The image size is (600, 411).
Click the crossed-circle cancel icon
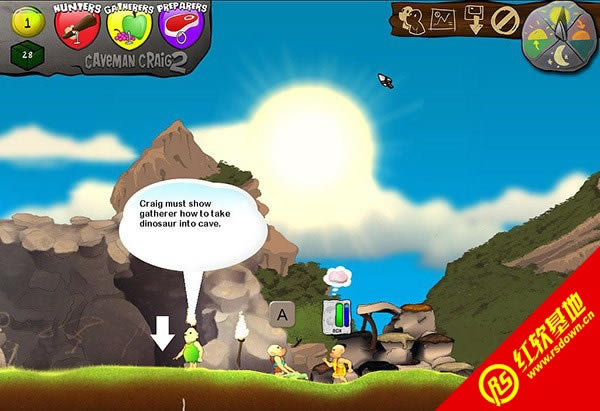(505, 19)
